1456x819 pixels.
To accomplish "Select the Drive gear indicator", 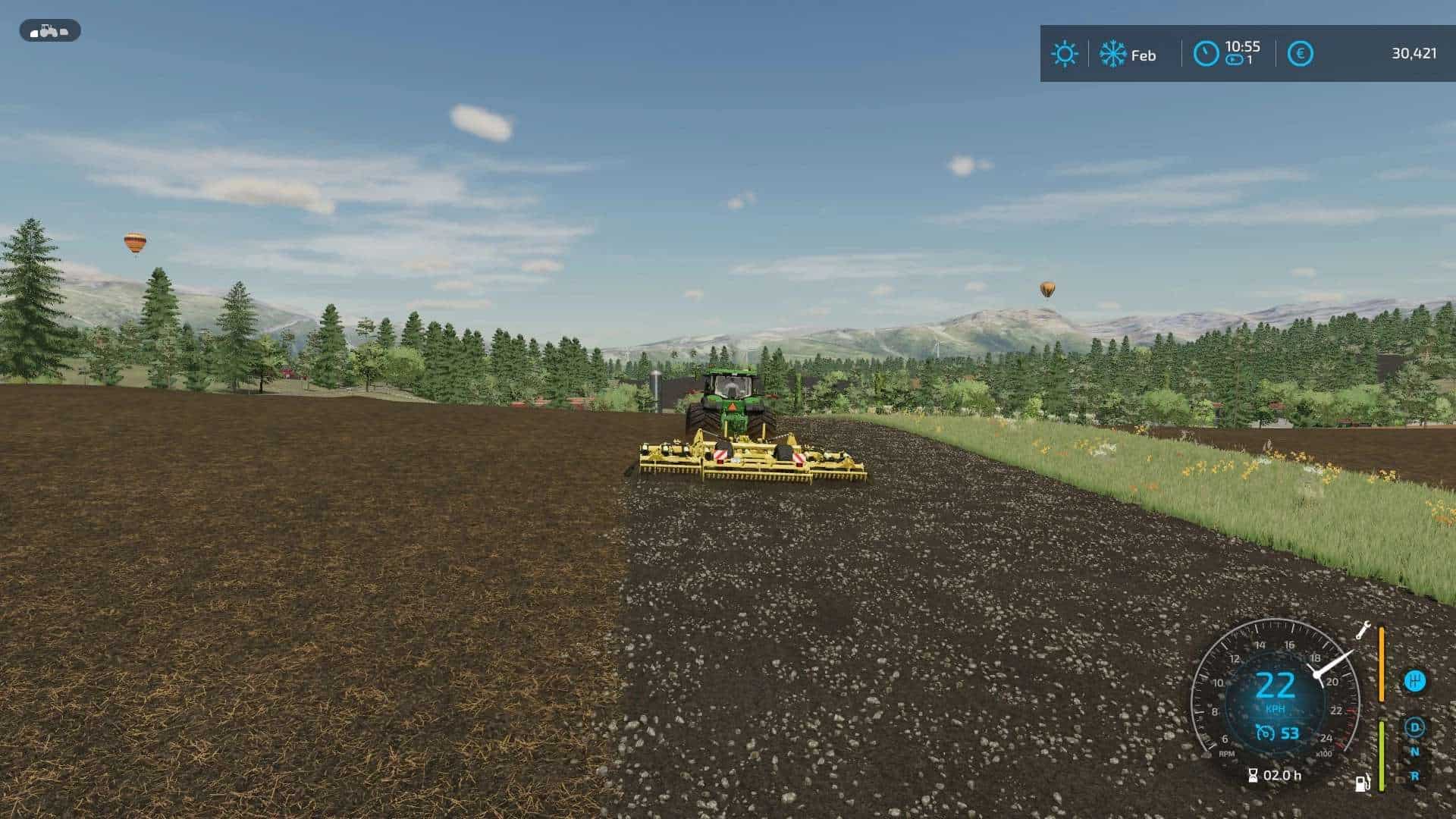I will click(1414, 728).
